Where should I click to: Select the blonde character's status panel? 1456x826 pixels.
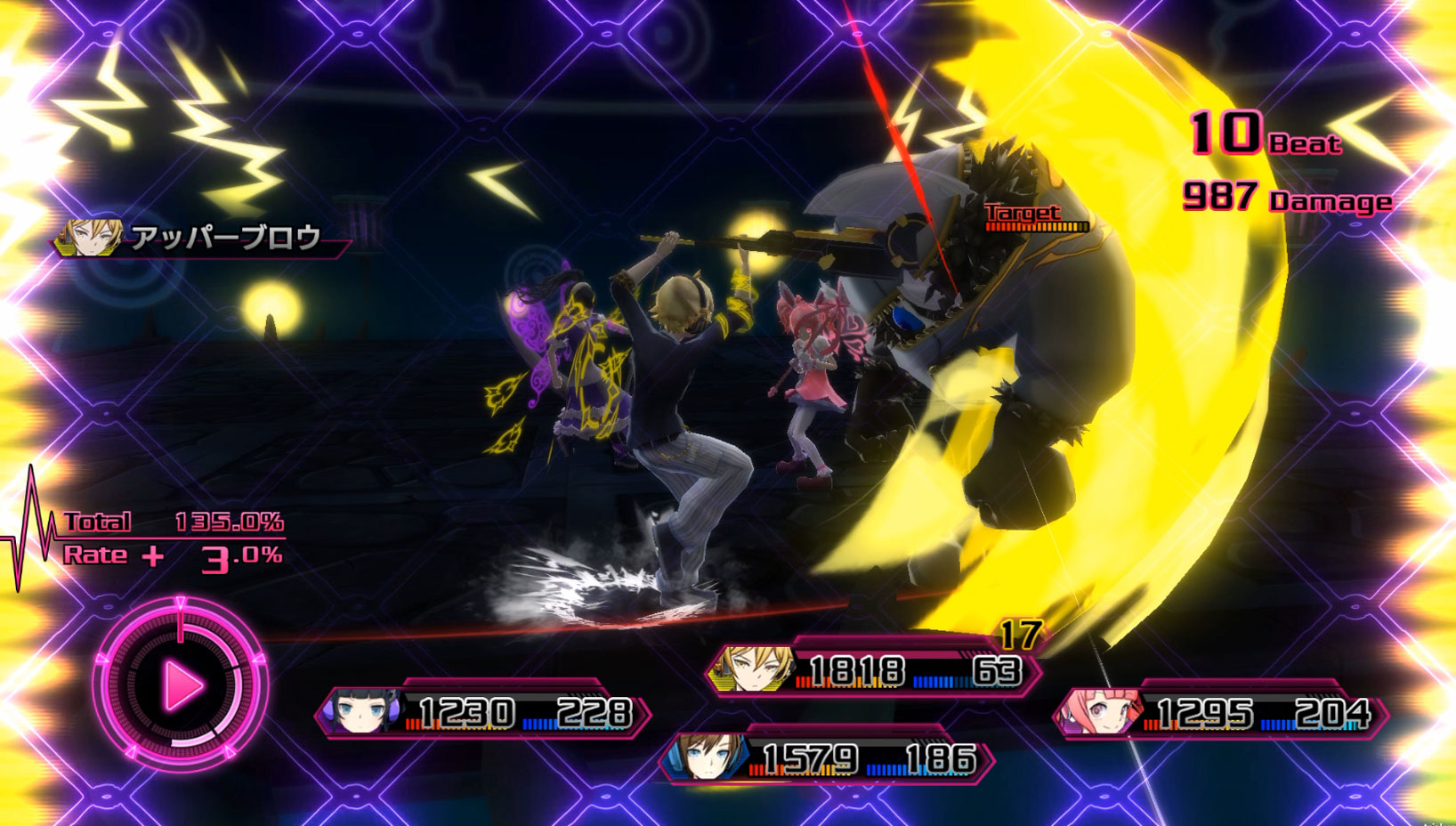873,670
